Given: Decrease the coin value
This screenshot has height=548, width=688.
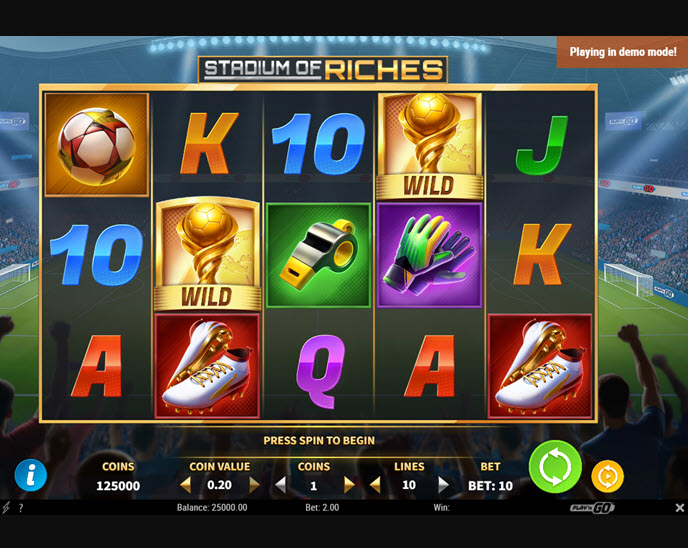Looking at the screenshot, I should [x=185, y=485].
